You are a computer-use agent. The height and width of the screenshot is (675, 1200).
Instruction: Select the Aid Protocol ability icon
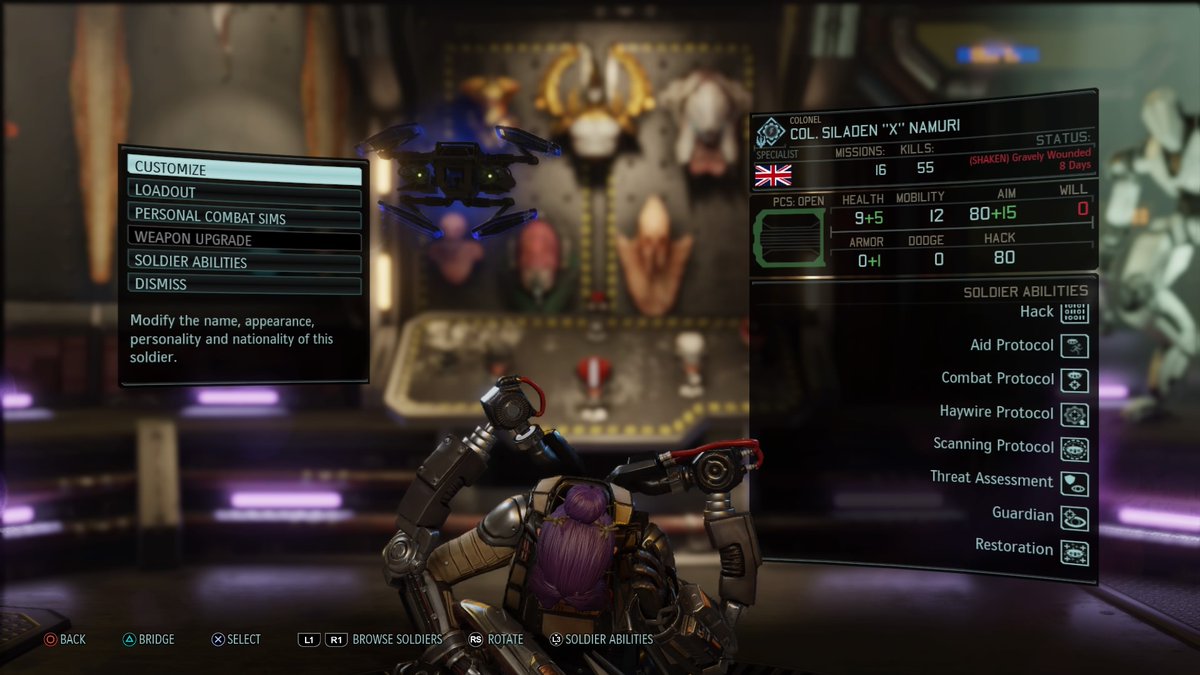coord(1075,346)
